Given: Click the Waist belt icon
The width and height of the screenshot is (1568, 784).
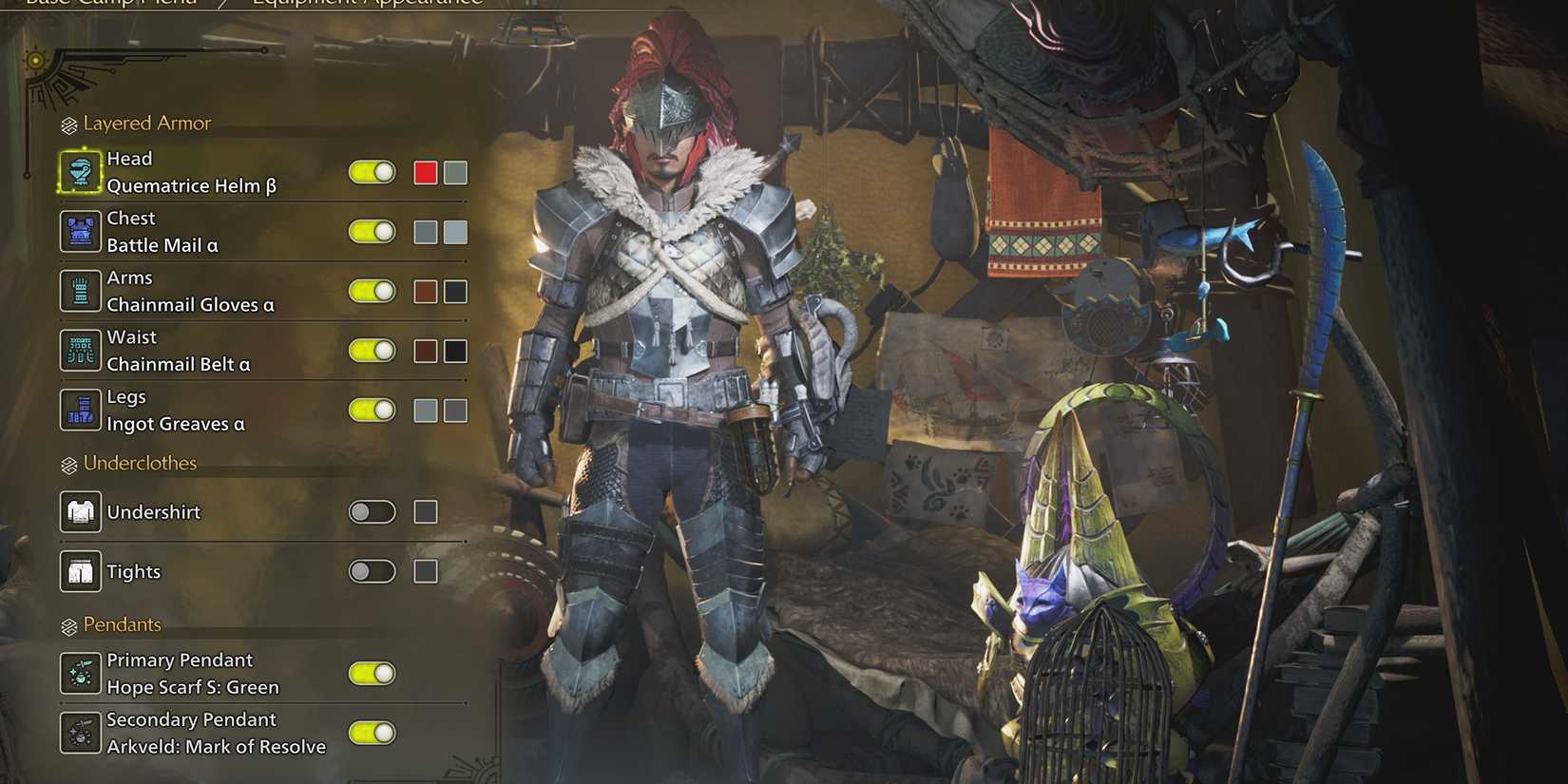Looking at the screenshot, I should tap(81, 350).
